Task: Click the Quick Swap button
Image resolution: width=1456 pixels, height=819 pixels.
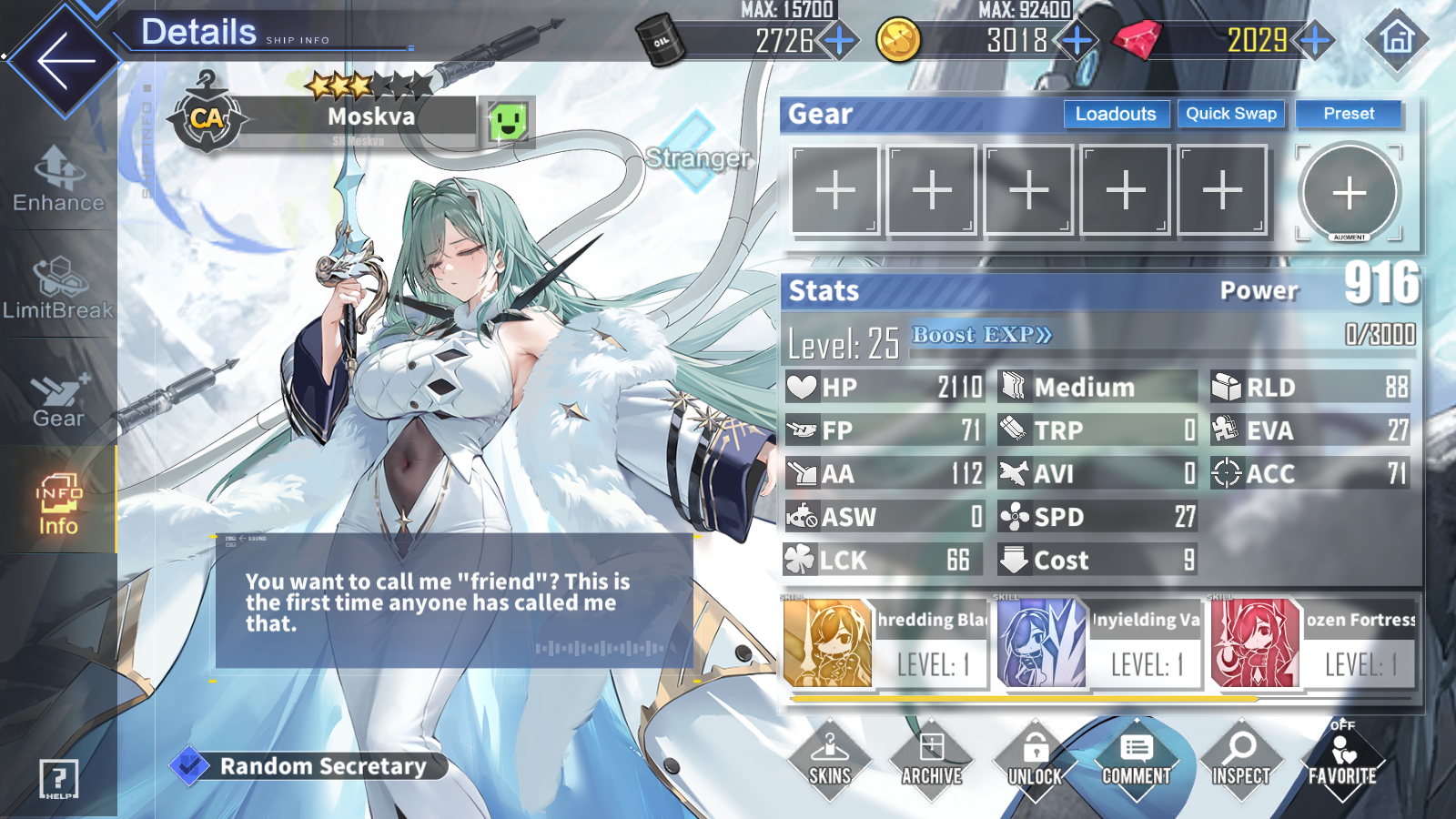Action: [x=1230, y=114]
